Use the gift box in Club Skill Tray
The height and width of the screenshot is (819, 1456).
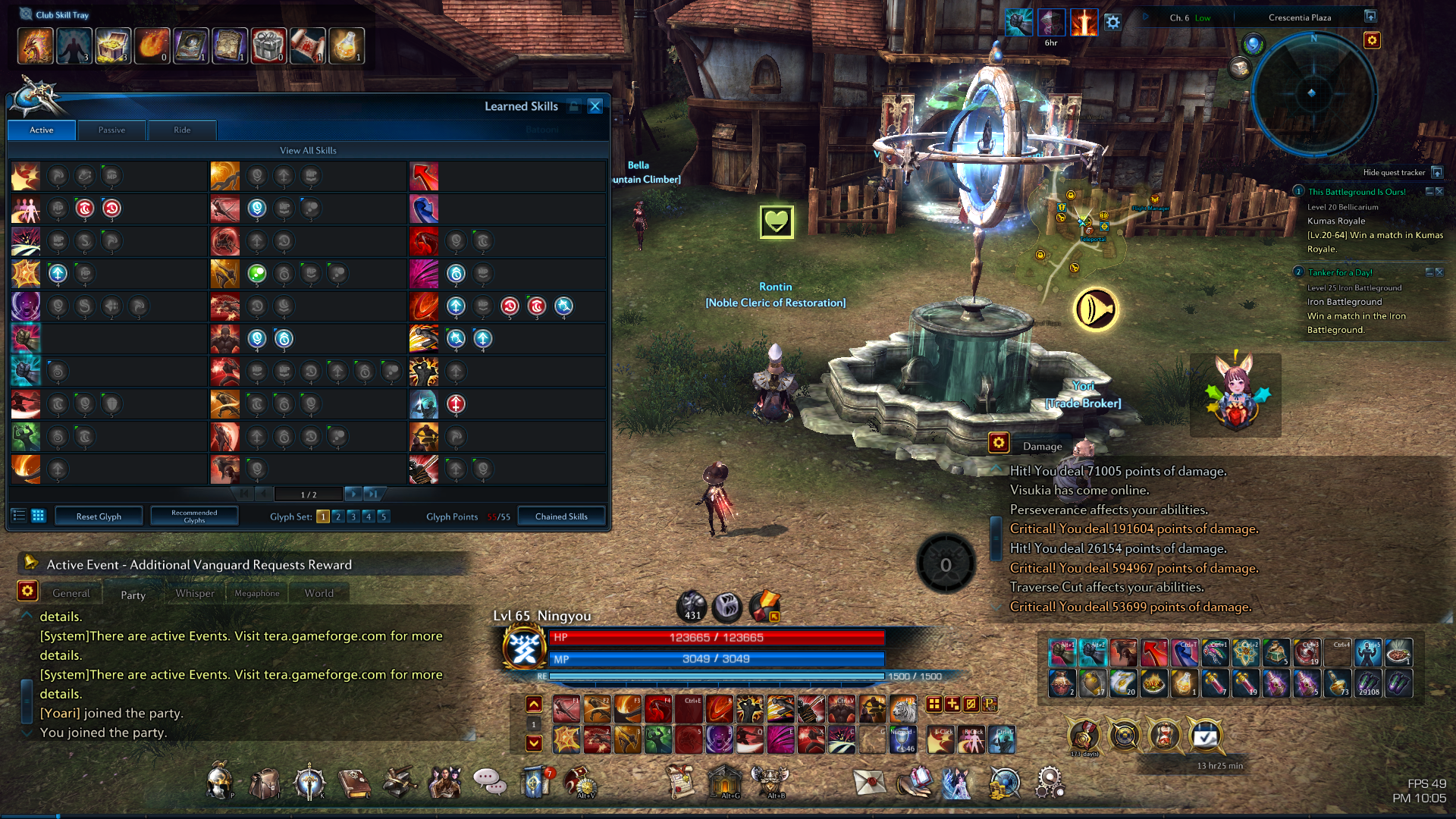[x=268, y=46]
